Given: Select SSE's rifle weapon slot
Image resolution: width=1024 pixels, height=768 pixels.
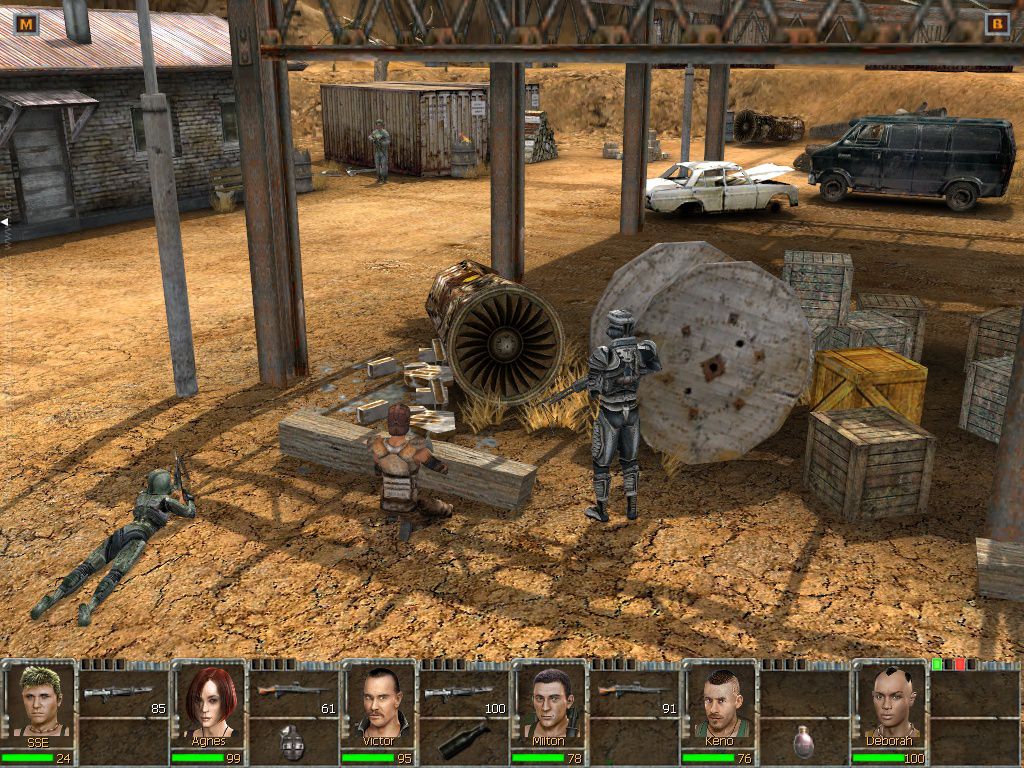Looking at the screenshot, I should coord(118,692).
